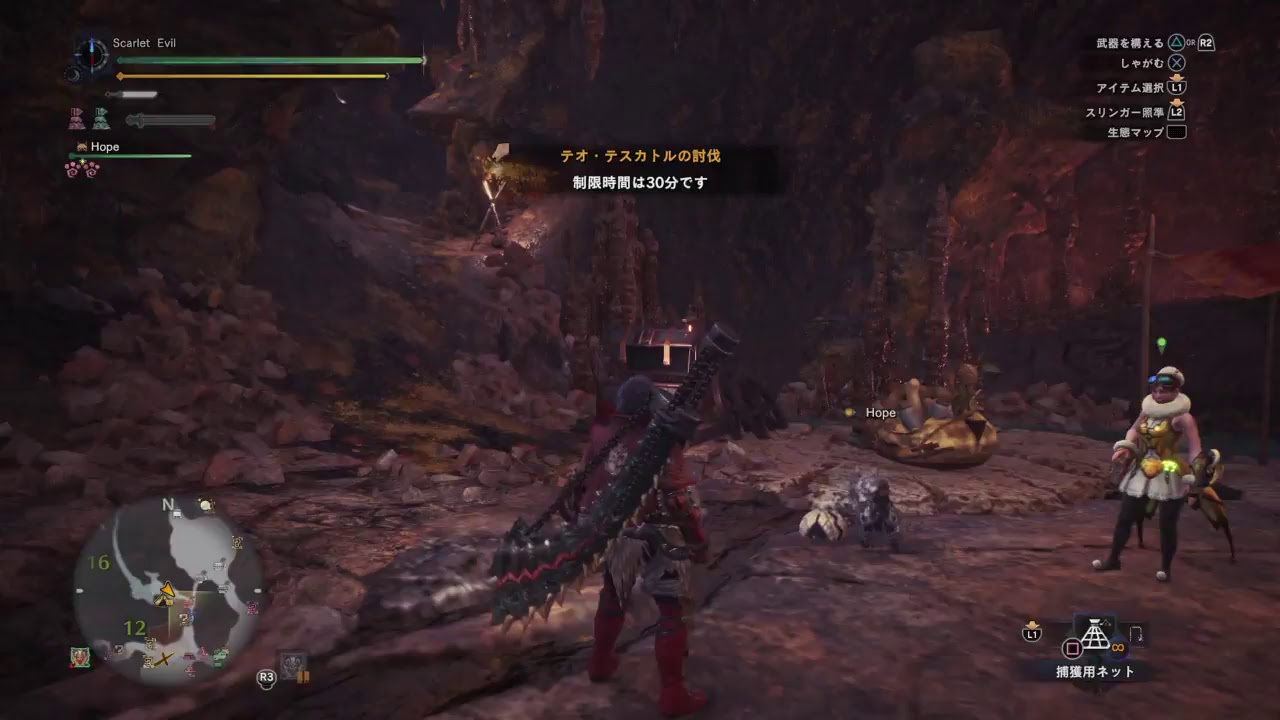This screenshot has height=720, width=1280.
Task: Open 生態マップ from the control guide
Action: (1176, 131)
